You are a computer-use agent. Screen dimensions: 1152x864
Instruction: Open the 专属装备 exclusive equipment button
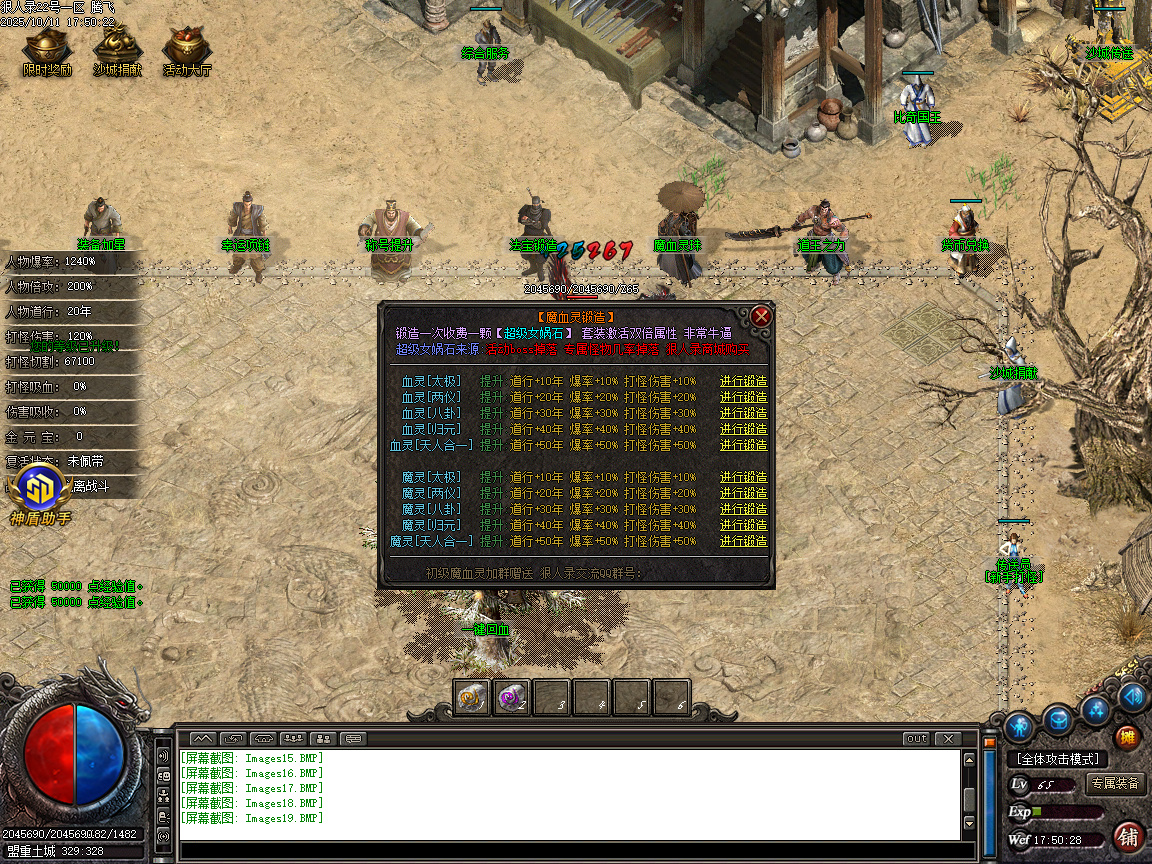1115,783
